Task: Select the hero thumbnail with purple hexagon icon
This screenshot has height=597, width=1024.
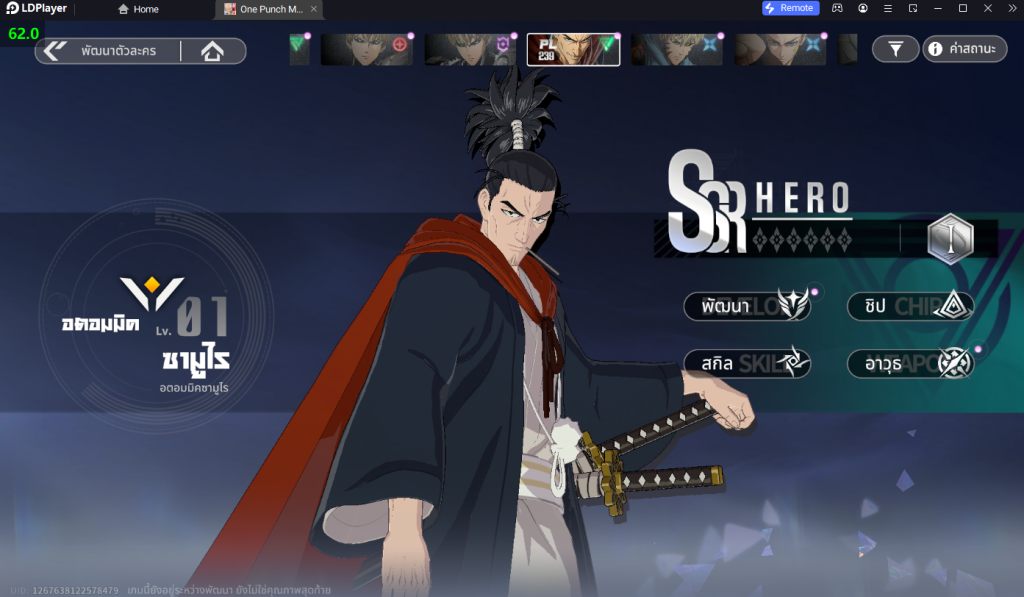Action: coord(470,49)
